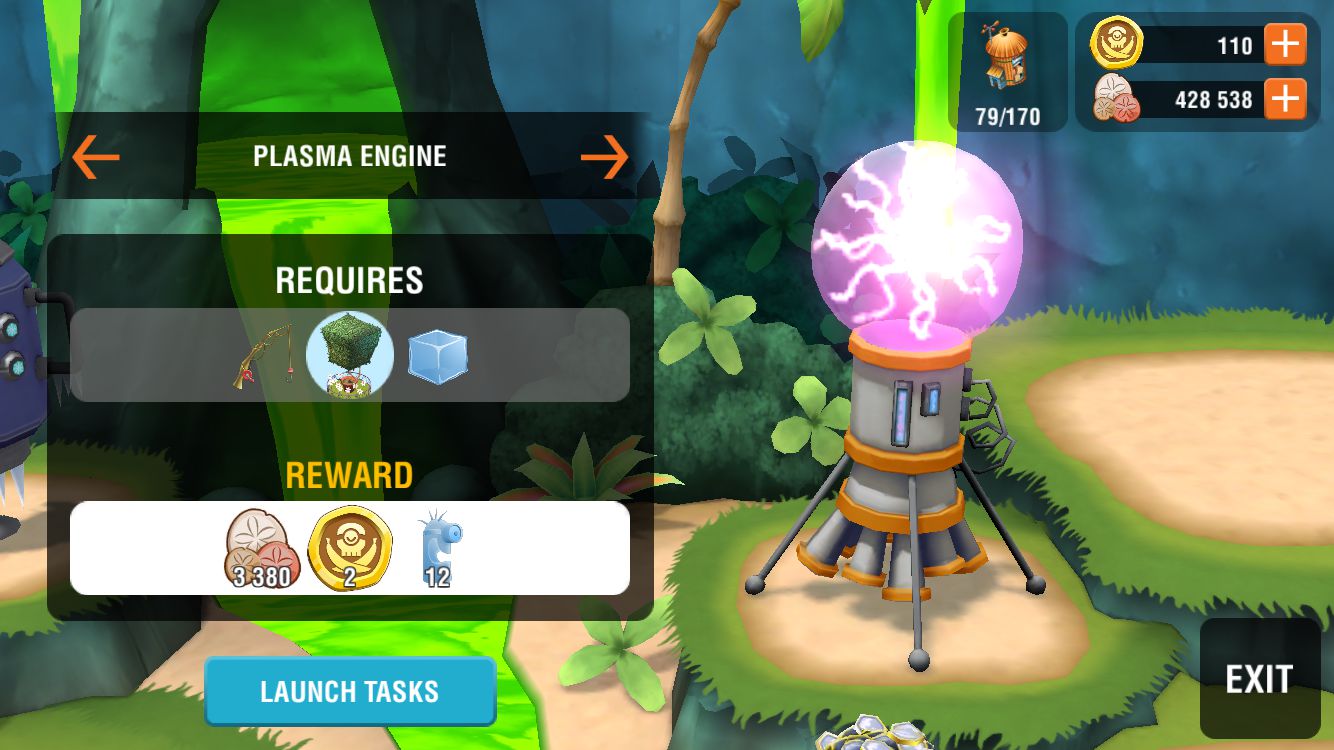Screen dimensions: 1334x750
Task: Exit the Plasma Engine screen
Action: tap(1259, 679)
